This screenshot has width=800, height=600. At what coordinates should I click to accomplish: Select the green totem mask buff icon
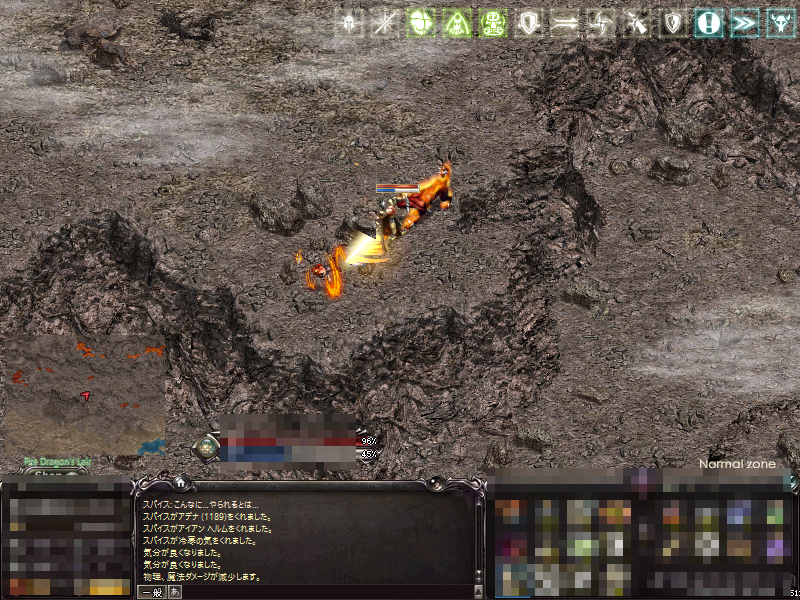pos(493,23)
